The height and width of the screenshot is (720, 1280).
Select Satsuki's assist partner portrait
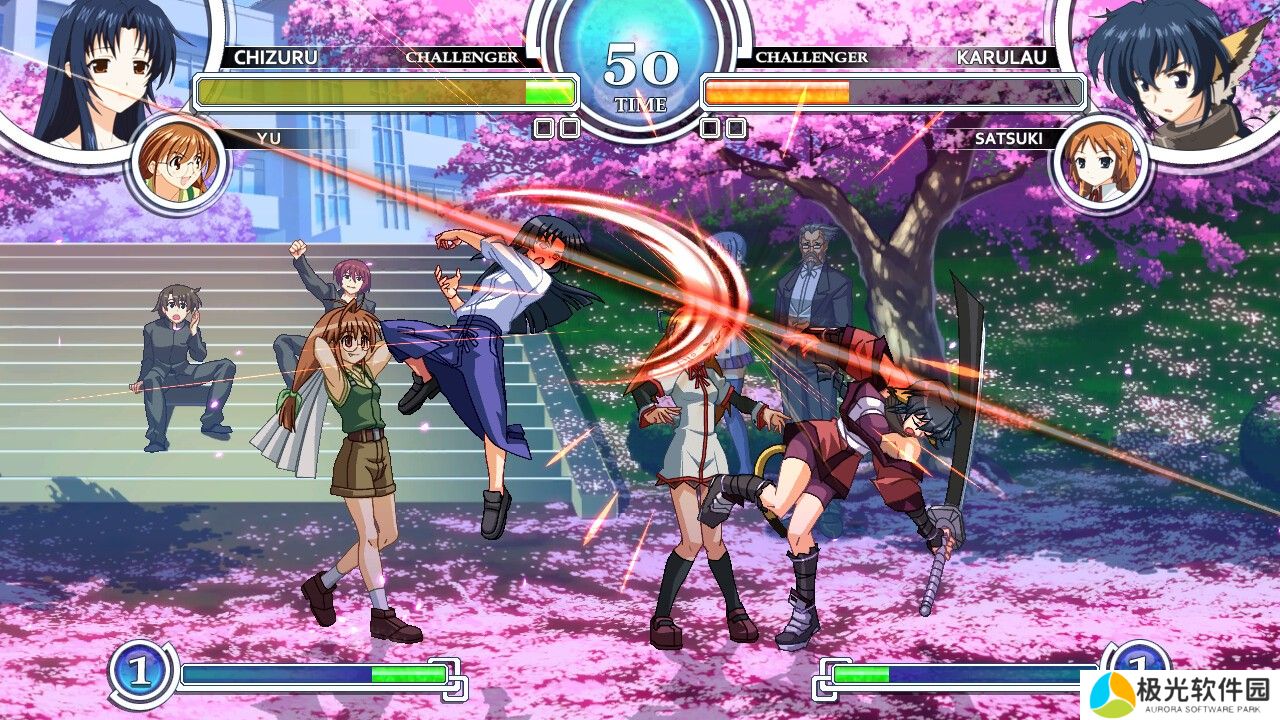point(1099,164)
